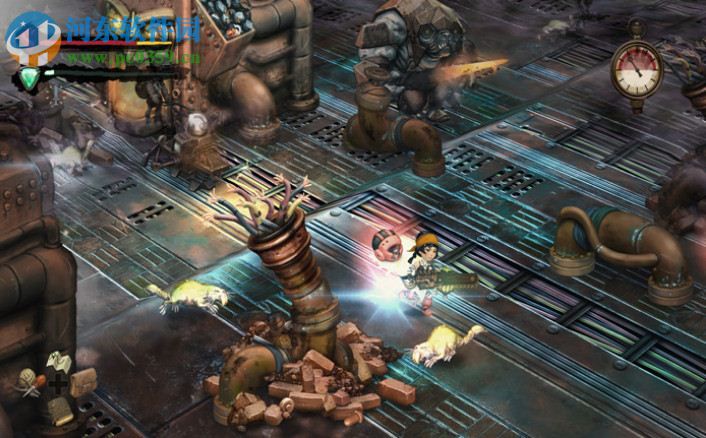706x438 pixels.
Task: Choose the white folded paper item
Action: 57,361
